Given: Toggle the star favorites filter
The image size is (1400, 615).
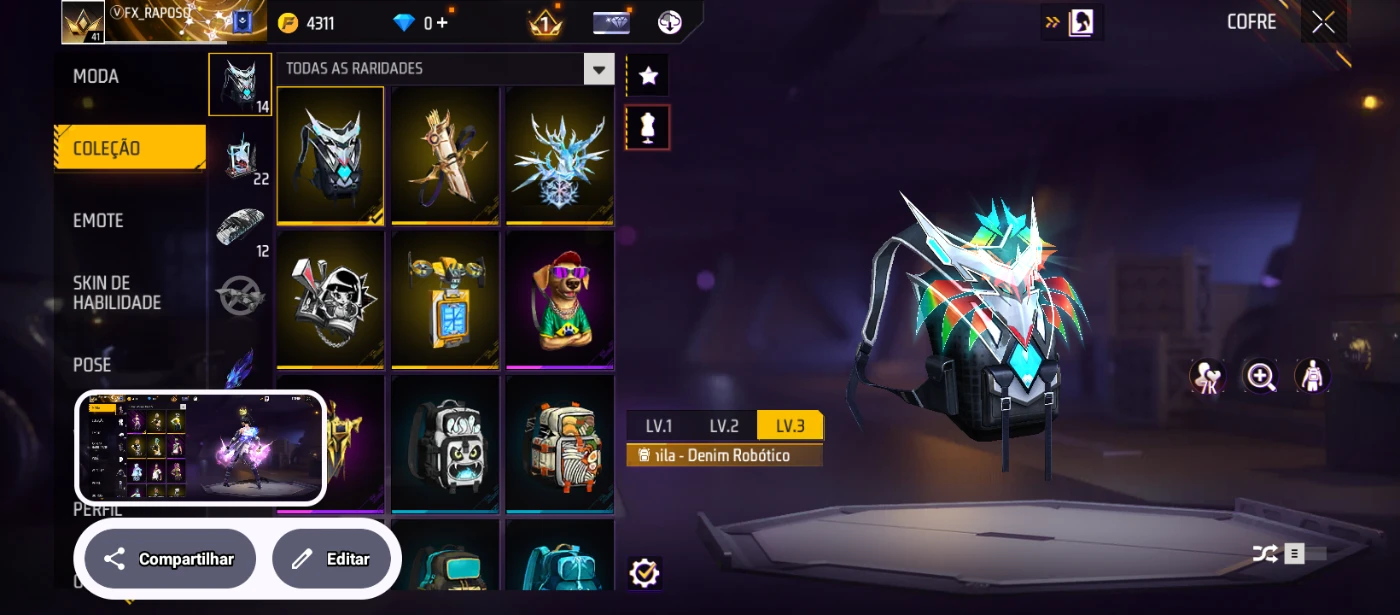Looking at the screenshot, I should point(648,75).
